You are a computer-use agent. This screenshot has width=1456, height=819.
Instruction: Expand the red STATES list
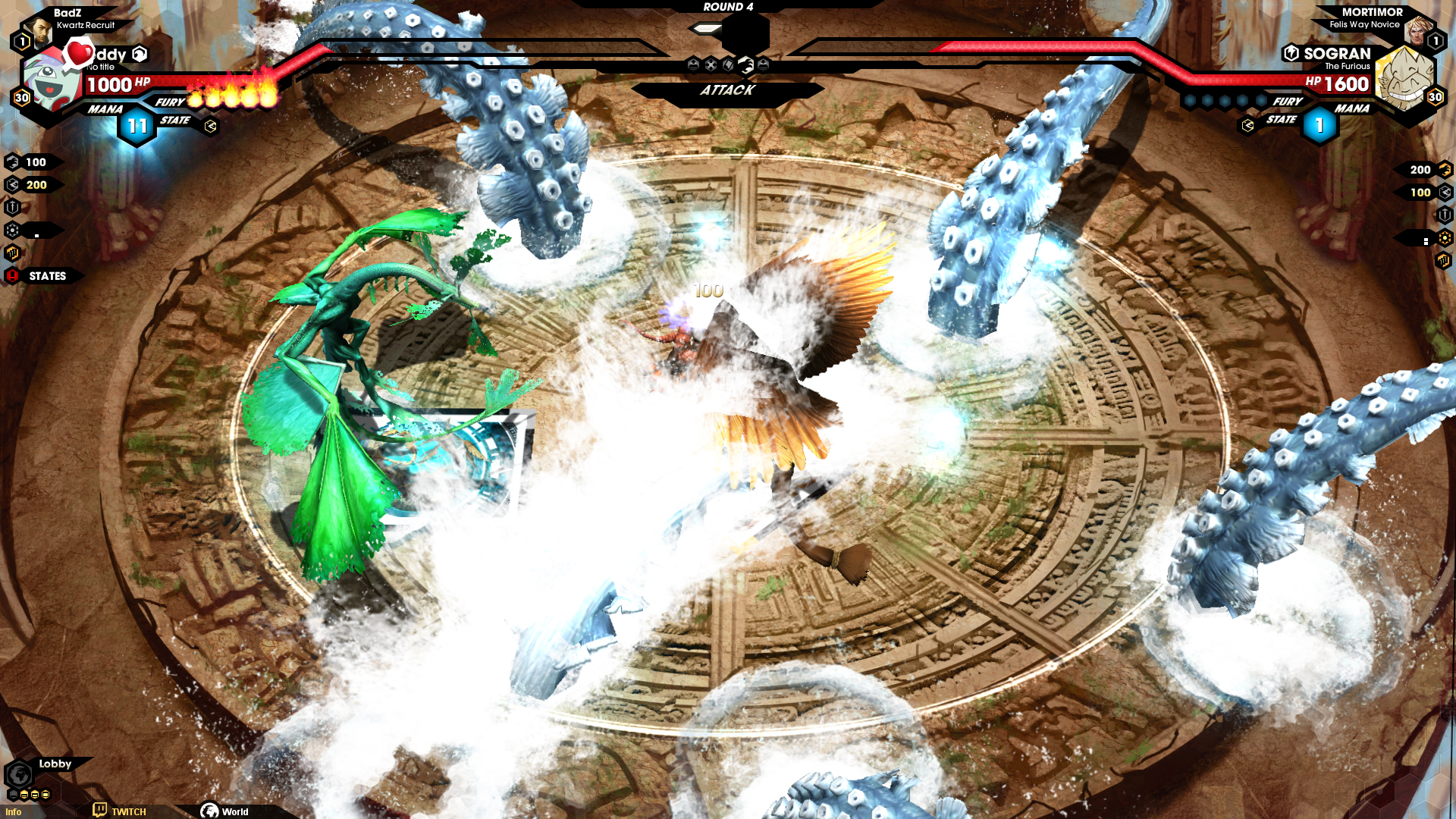point(12,276)
